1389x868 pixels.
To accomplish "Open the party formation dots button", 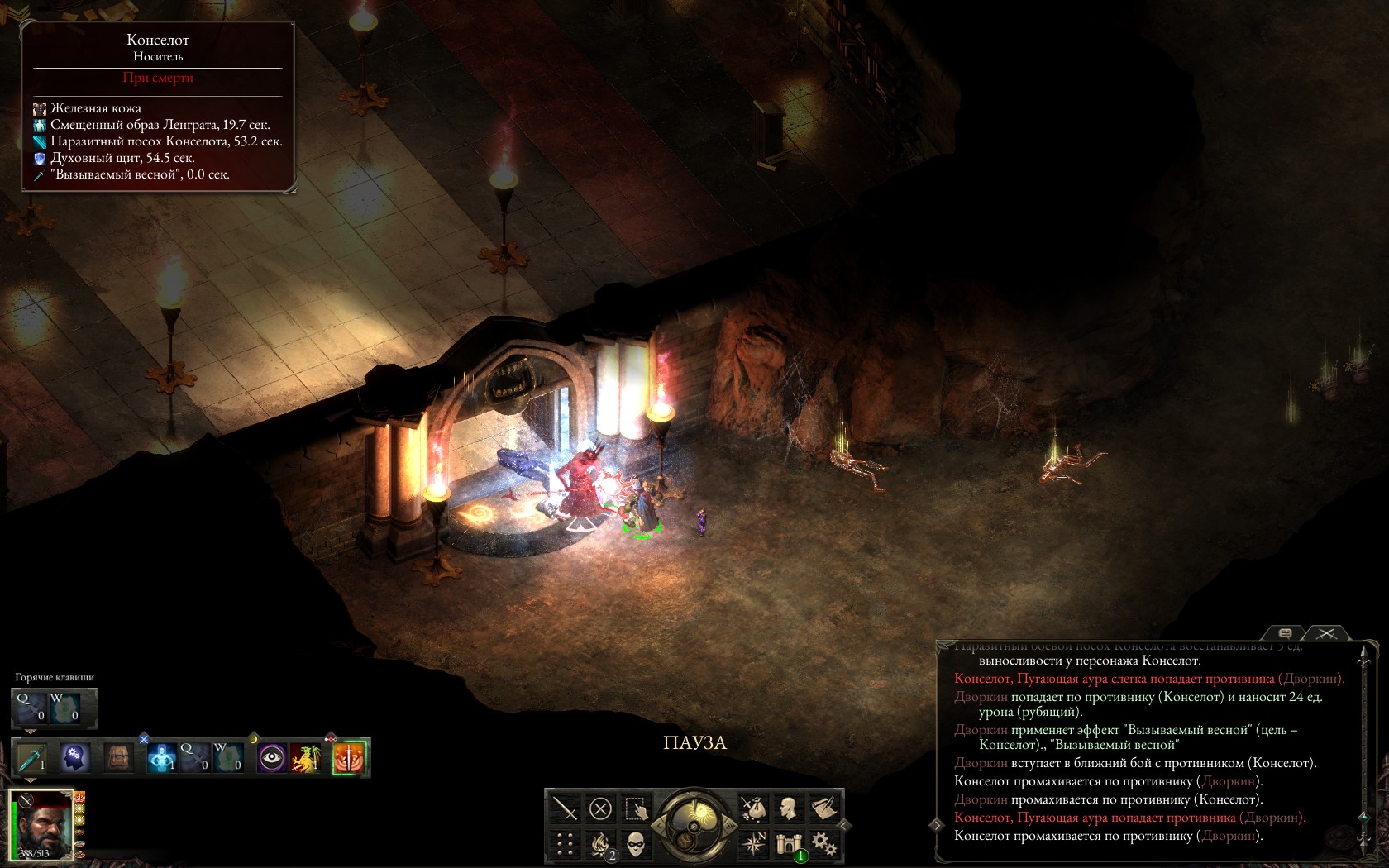I will (x=565, y=843).
